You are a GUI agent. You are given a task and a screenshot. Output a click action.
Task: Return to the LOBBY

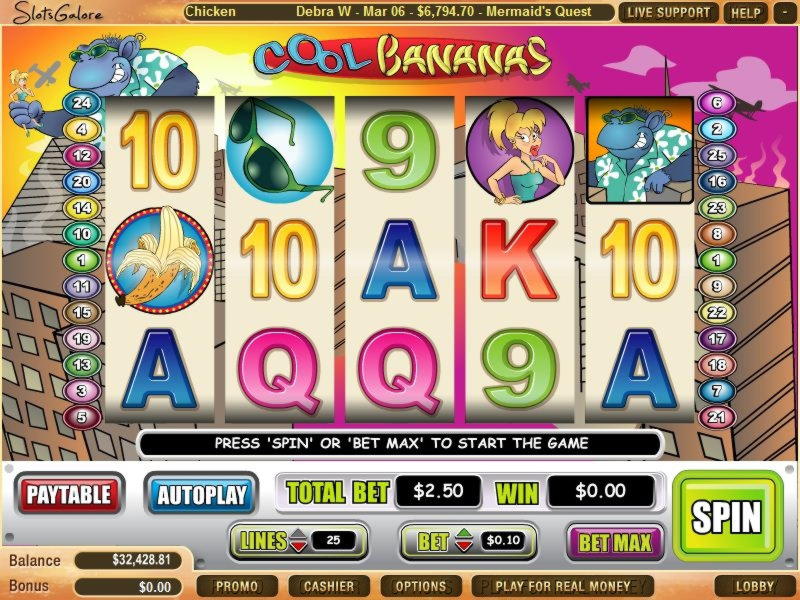pyautogui.click(x=754, y=586)
